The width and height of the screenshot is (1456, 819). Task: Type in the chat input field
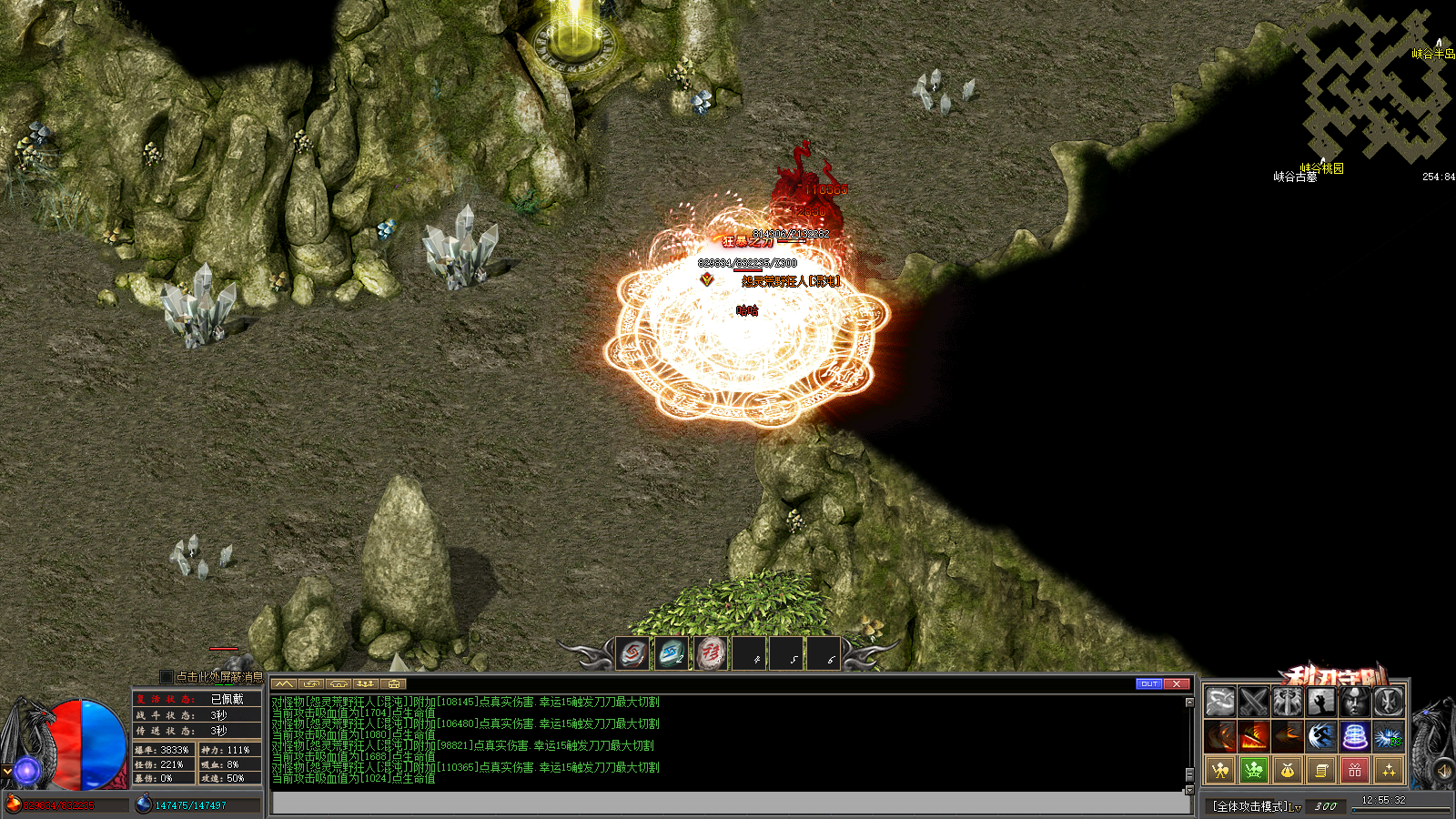728,803
